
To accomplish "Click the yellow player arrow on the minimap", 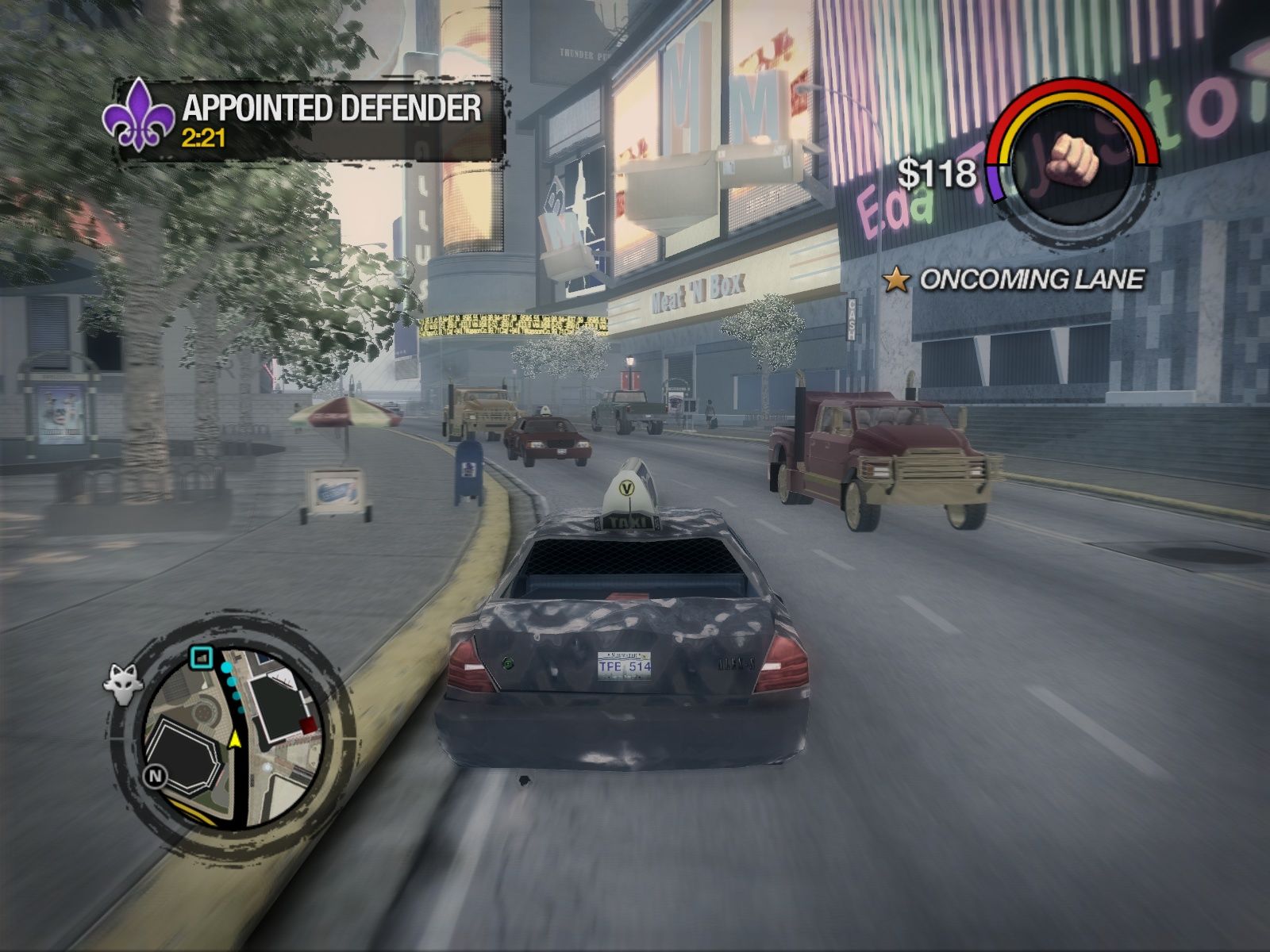I will coord(235,738).
